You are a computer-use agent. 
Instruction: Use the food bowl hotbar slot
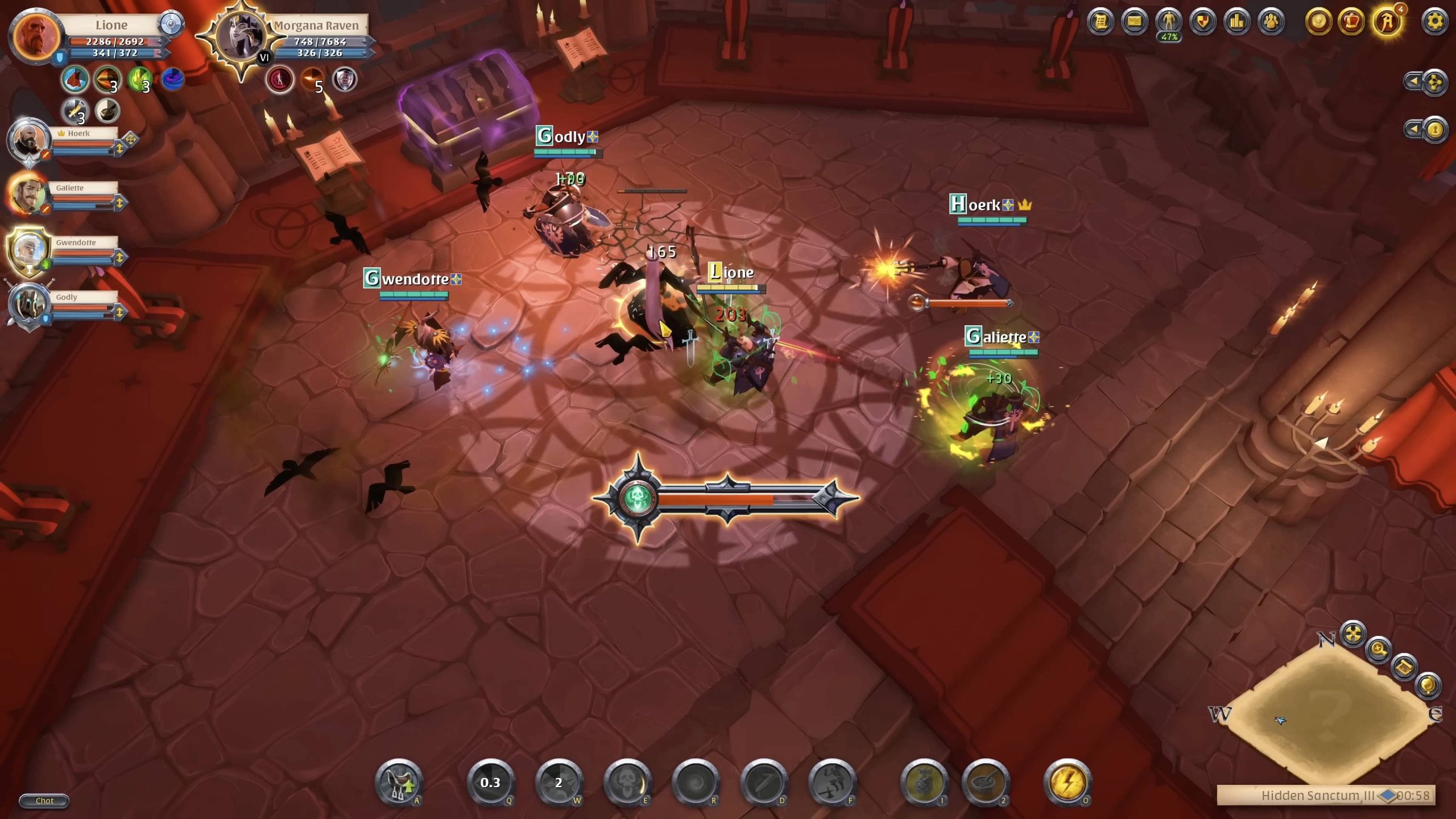pos(986,783)
